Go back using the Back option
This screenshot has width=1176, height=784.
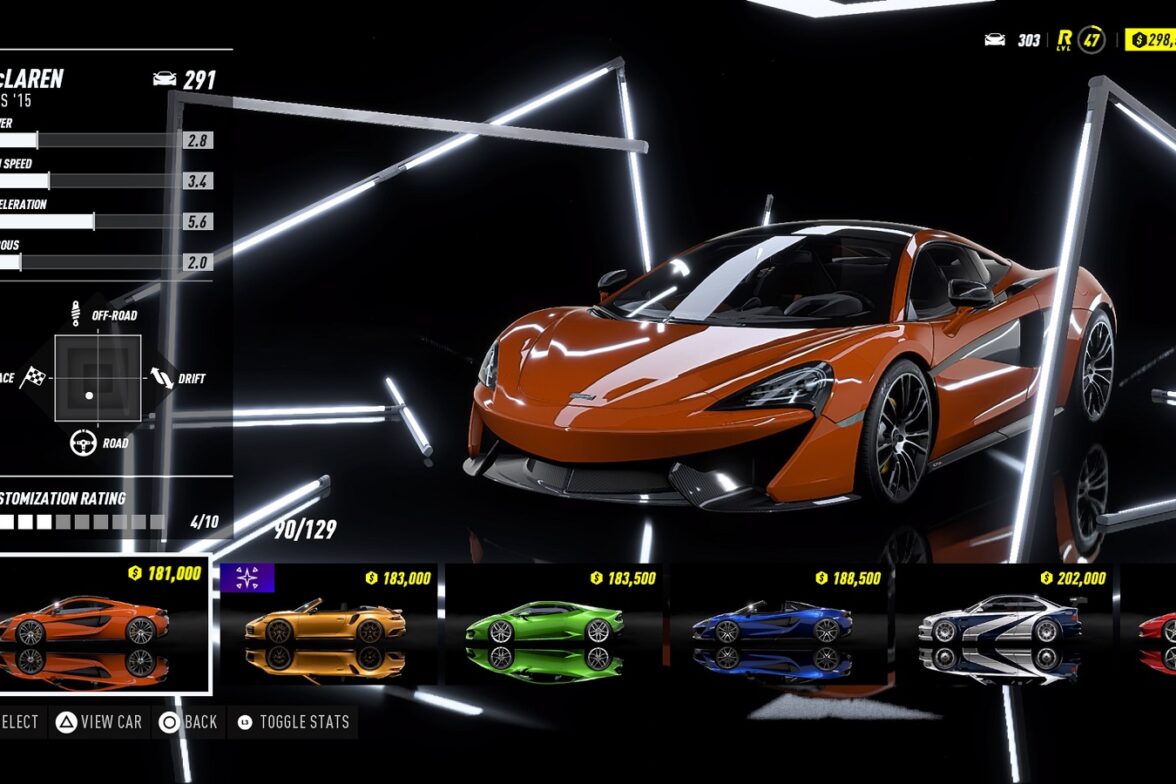[x=190, y=722]
